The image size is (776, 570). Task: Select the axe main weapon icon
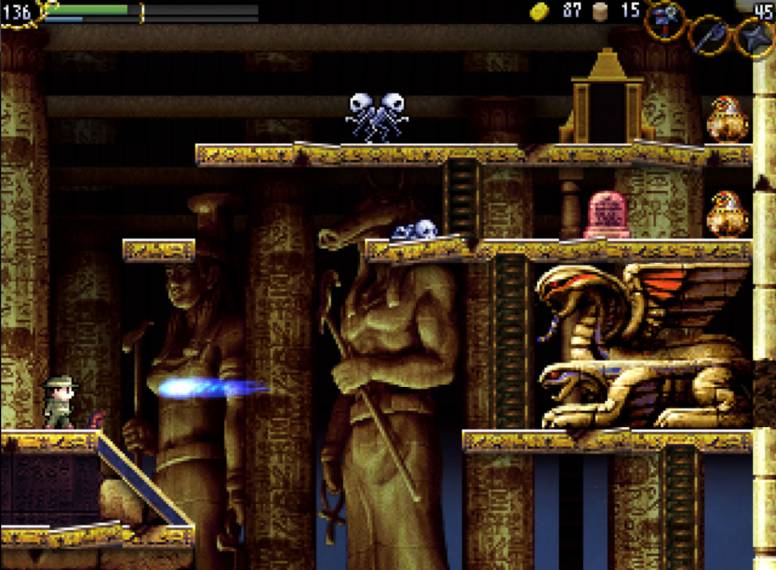coord(708,34)
